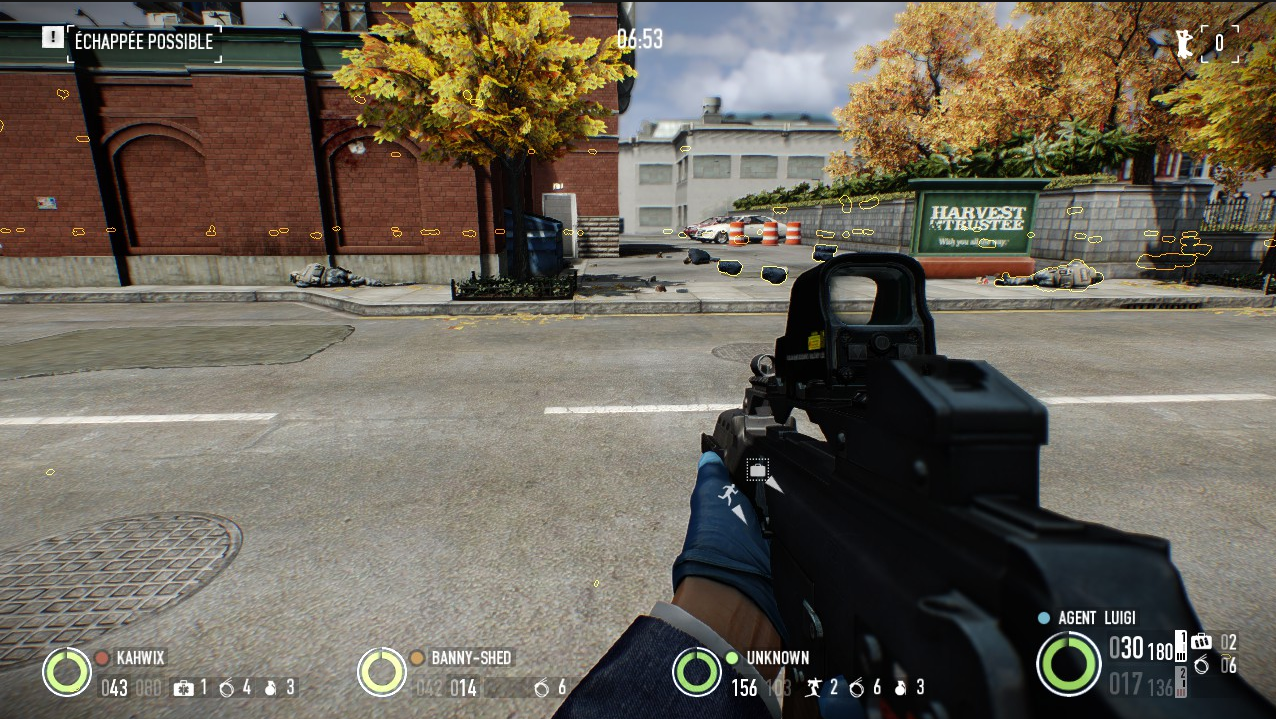This screenshot has width=1276, height=719.
Task: Click Banny-Shed's cable tie icon
Action: (x=541, y=688)
